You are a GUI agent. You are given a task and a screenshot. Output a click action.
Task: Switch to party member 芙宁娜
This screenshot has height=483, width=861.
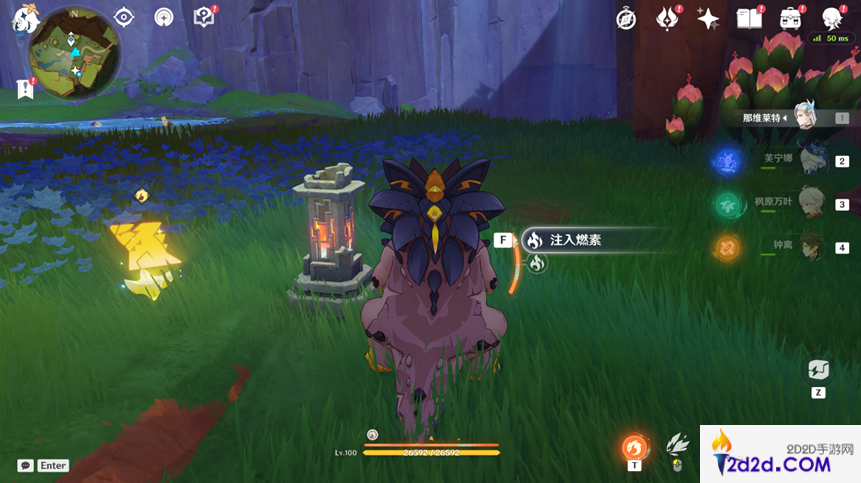pos(811,160)
